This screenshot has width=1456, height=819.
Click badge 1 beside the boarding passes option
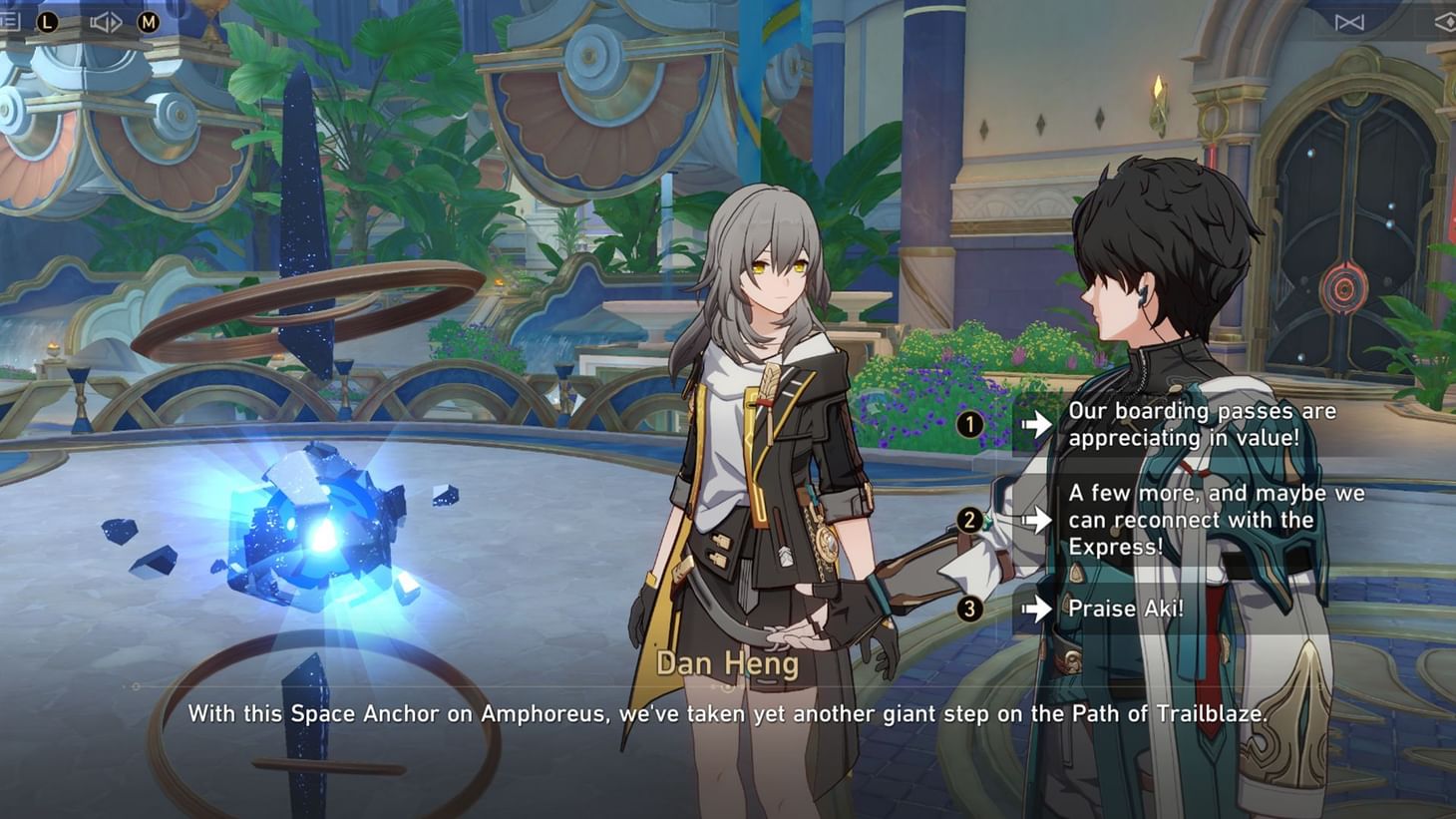coord(968,424)
